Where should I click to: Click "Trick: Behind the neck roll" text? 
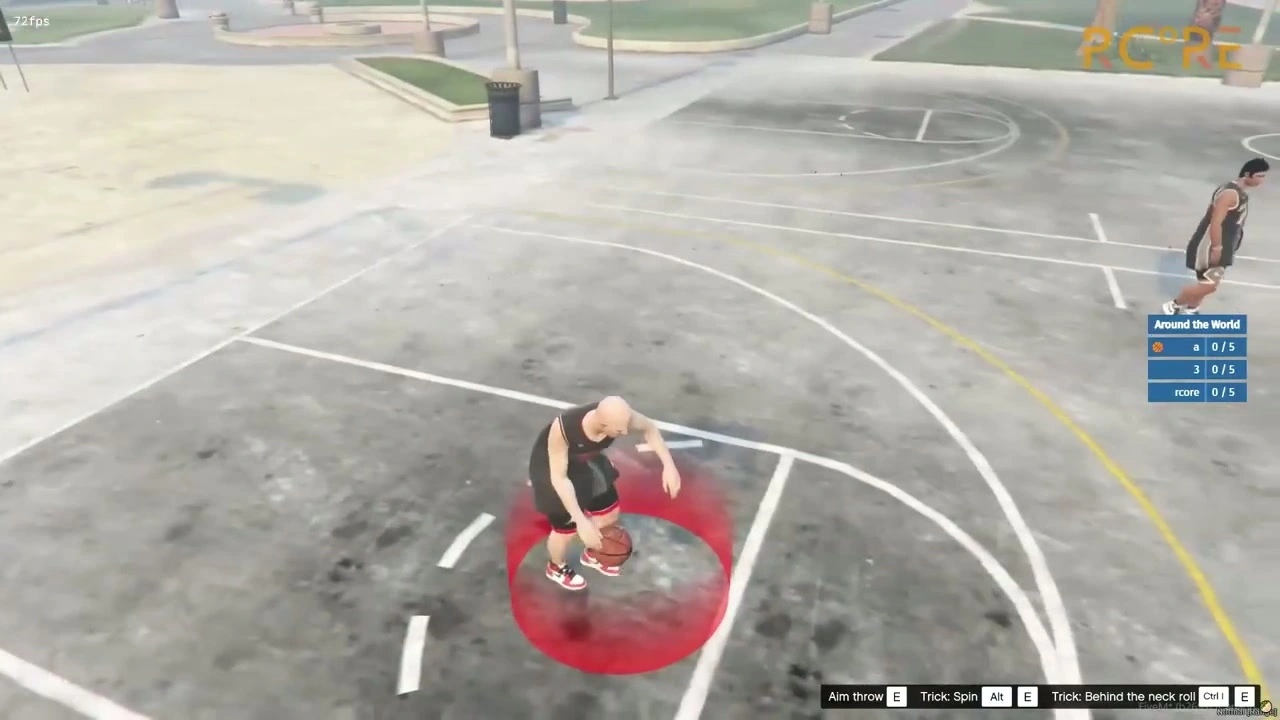(1122, 696)
